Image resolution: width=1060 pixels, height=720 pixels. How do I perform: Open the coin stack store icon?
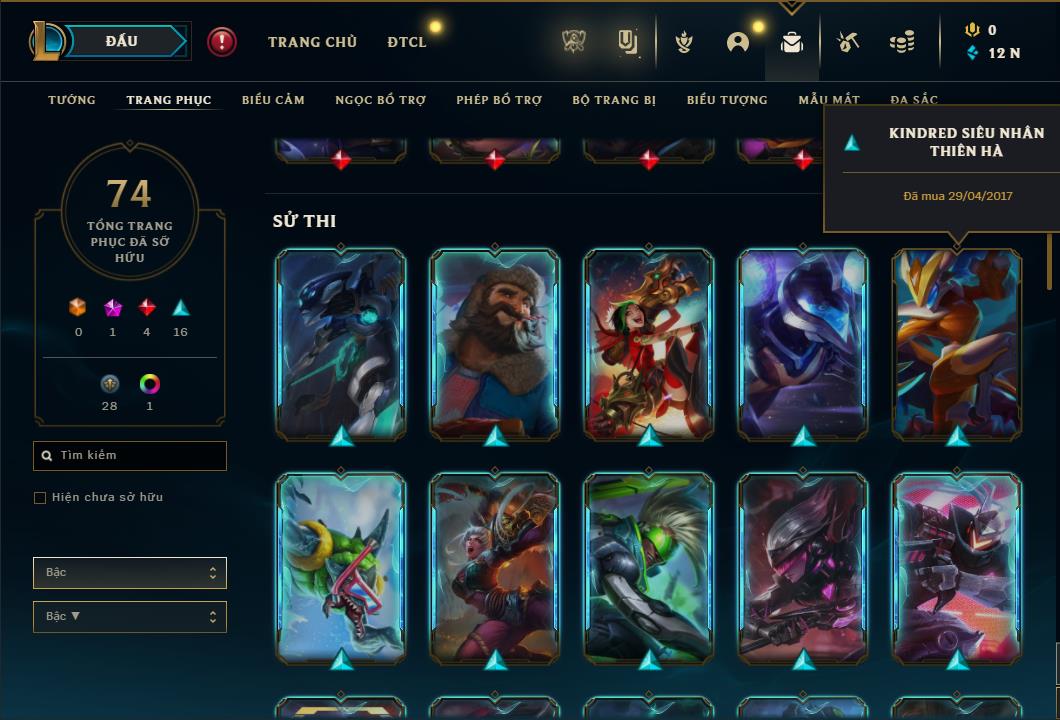point(901,42)
